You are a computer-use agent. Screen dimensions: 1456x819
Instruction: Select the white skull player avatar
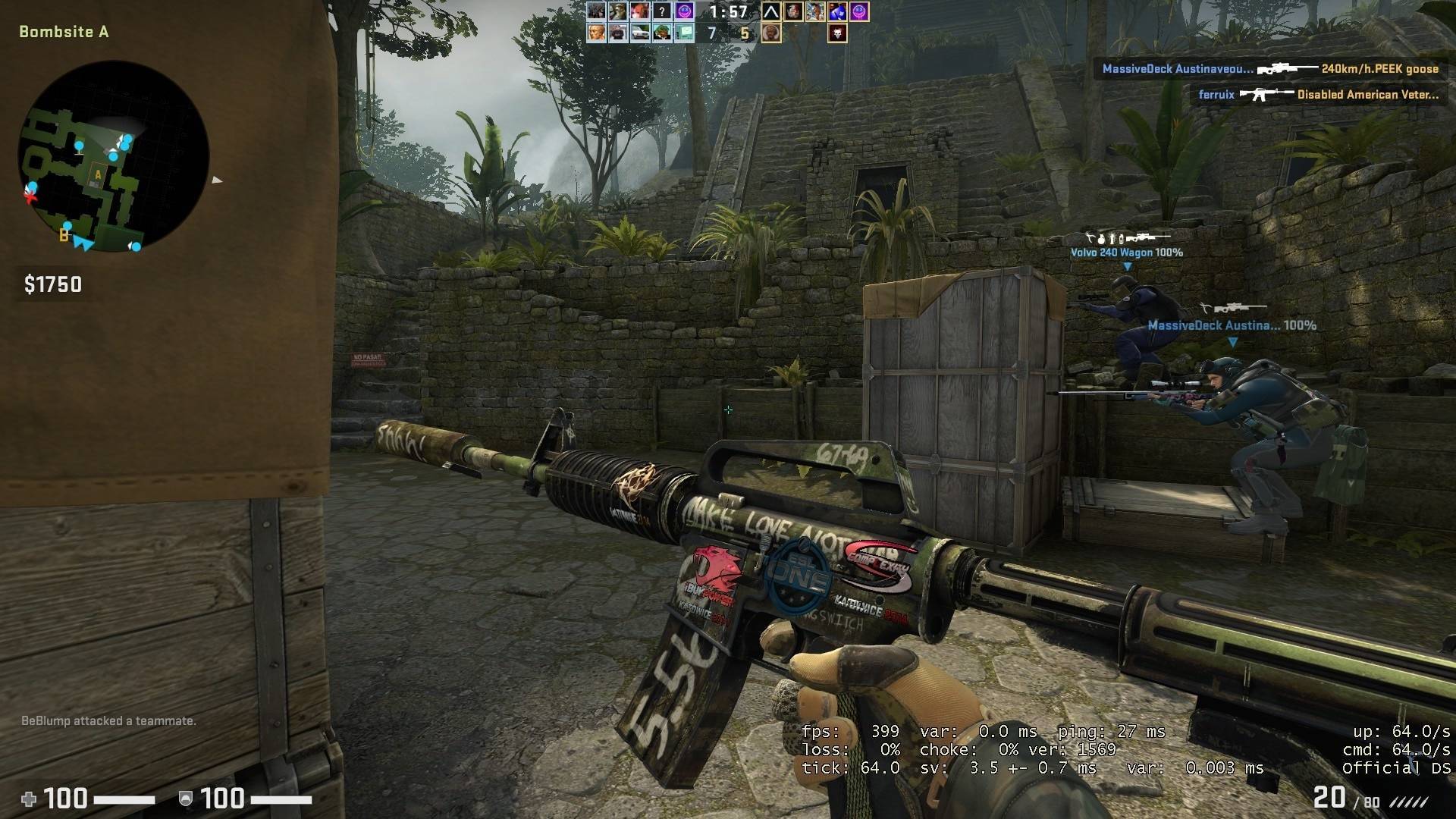837,33
